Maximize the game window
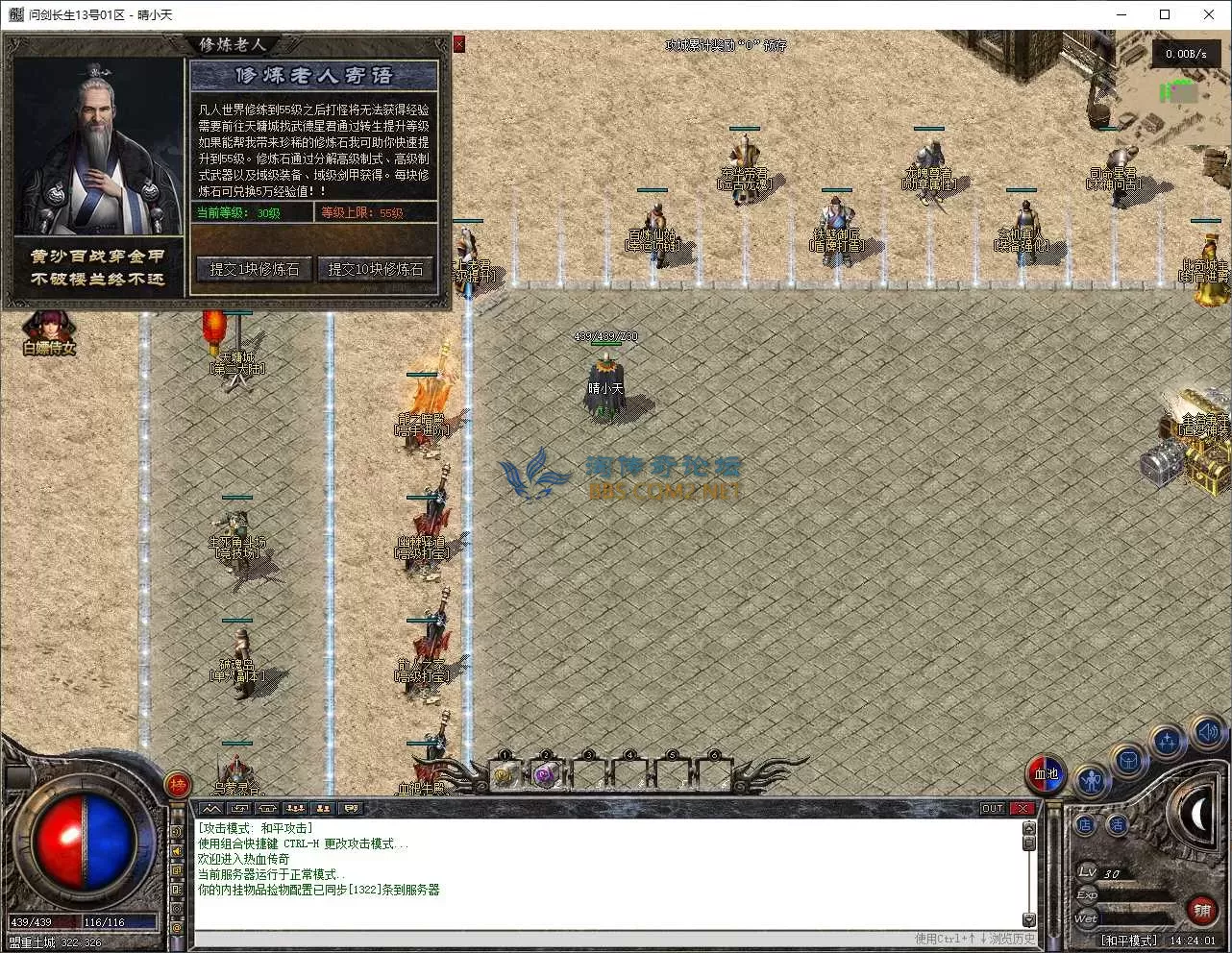 point(1165,14)
